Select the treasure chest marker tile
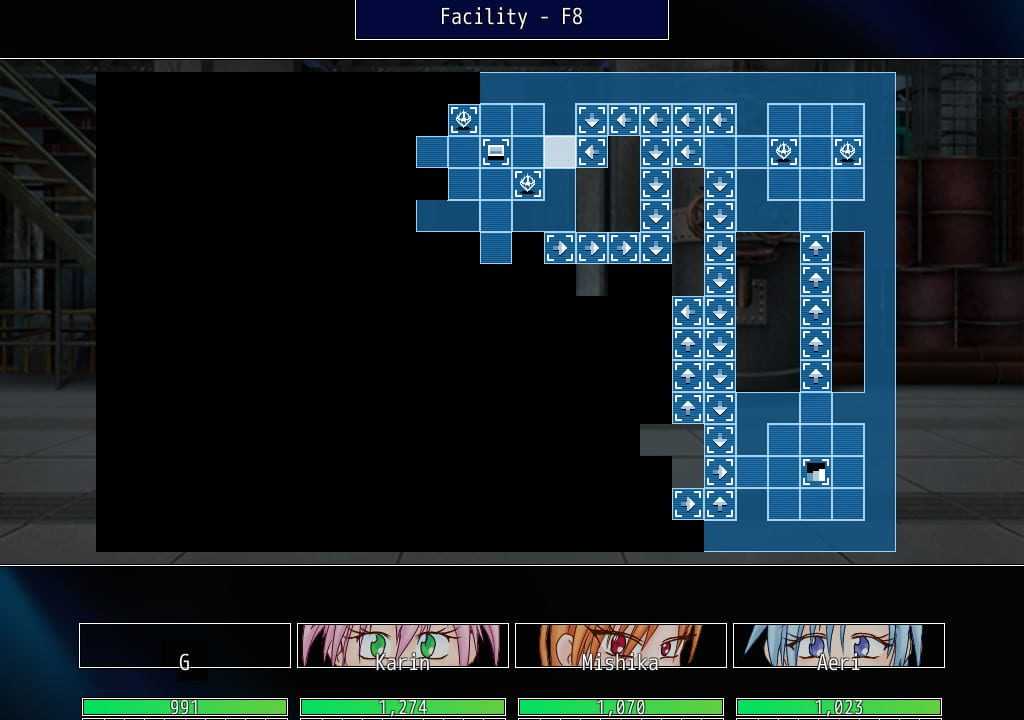The image size is (1024, 720). click(496, 152)
